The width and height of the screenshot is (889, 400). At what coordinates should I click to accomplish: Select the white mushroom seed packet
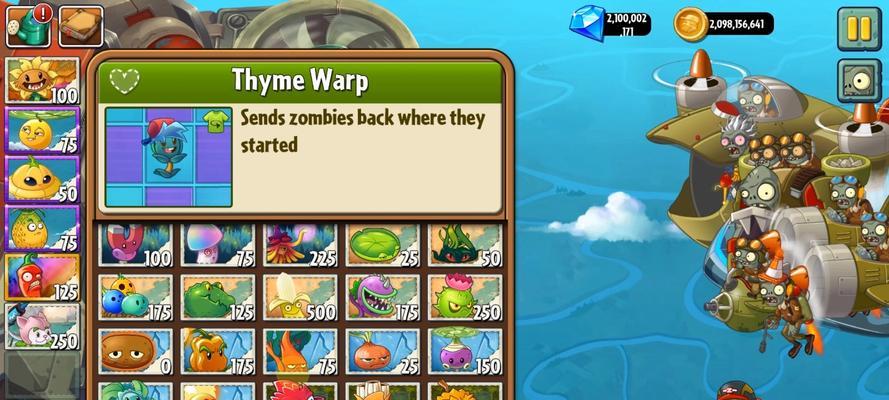click(x=218, y=246)
